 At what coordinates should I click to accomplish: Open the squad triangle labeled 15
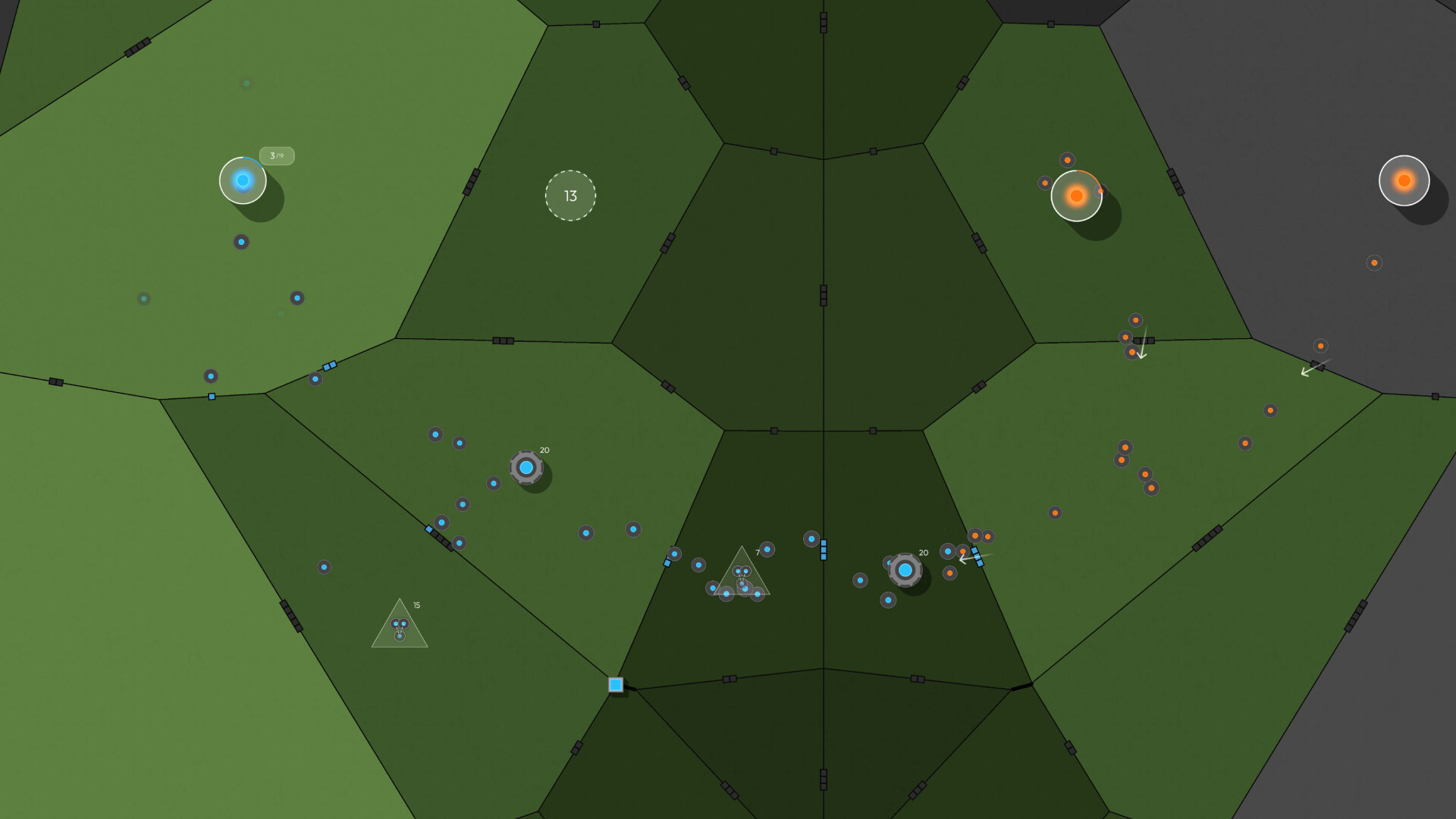point(399,629)
